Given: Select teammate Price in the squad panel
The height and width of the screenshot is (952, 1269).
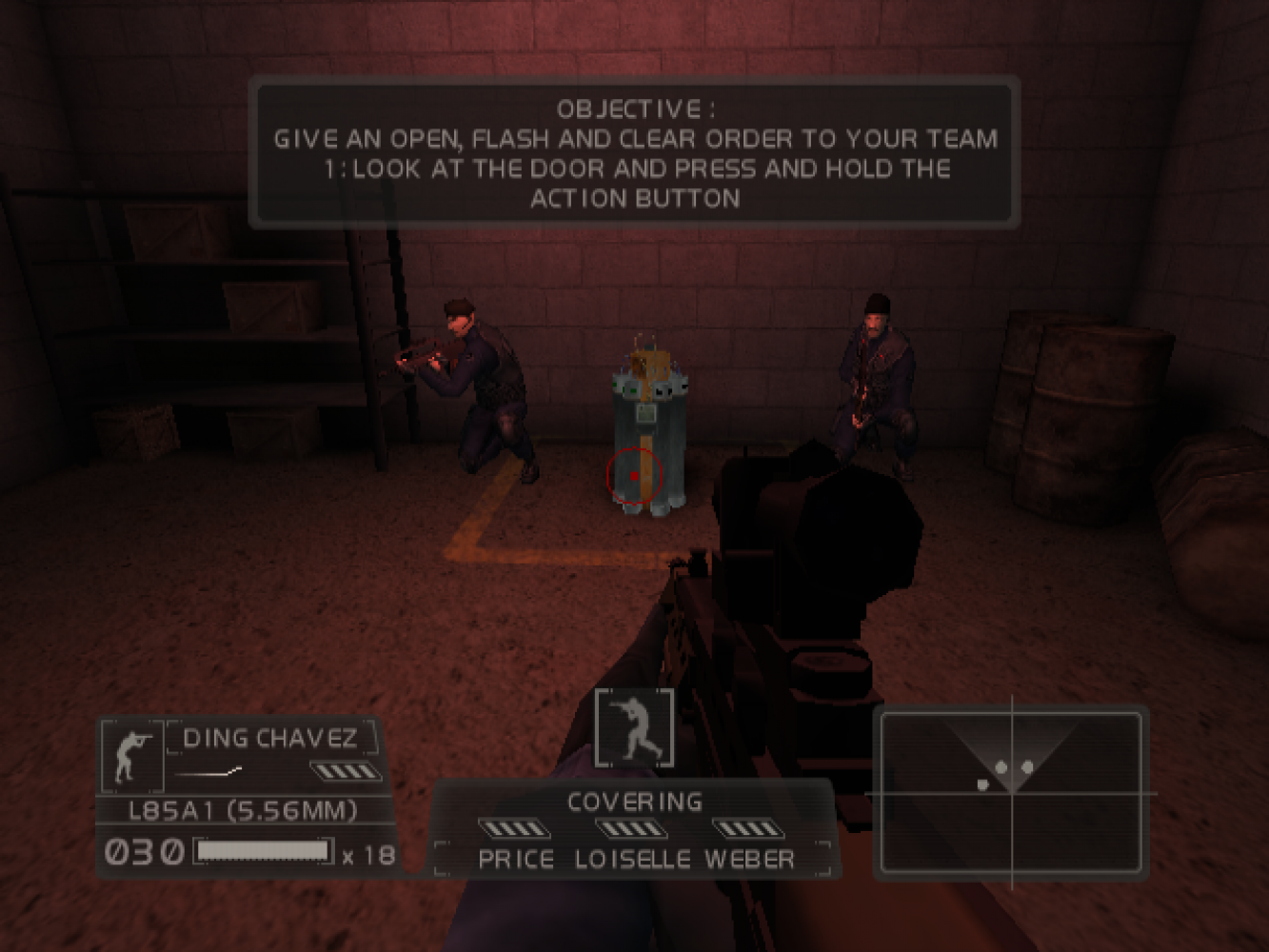Looking at the screenshot, I should [x=516, y=859].
